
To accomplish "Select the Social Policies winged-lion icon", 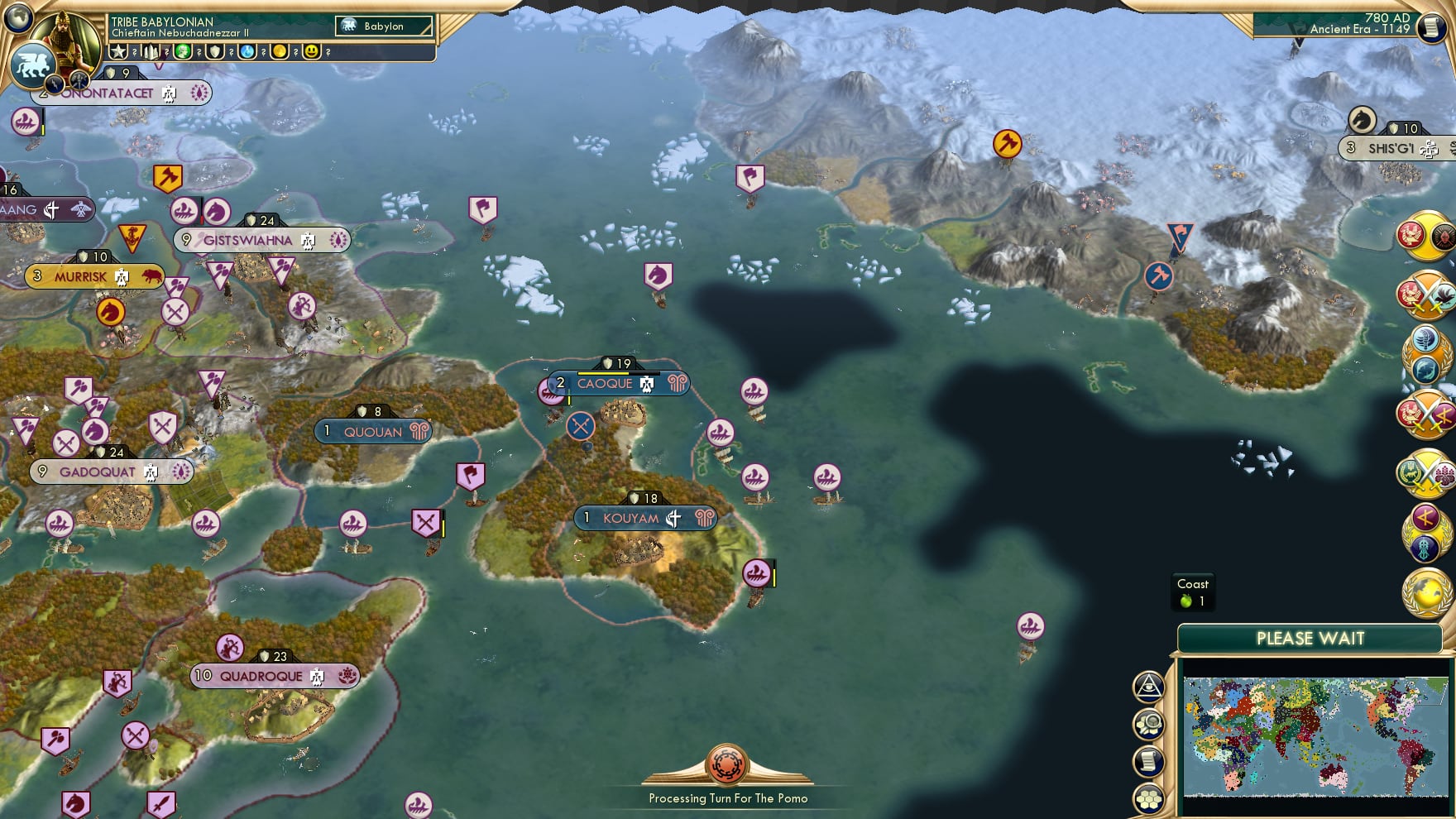I will click(32, 66).
